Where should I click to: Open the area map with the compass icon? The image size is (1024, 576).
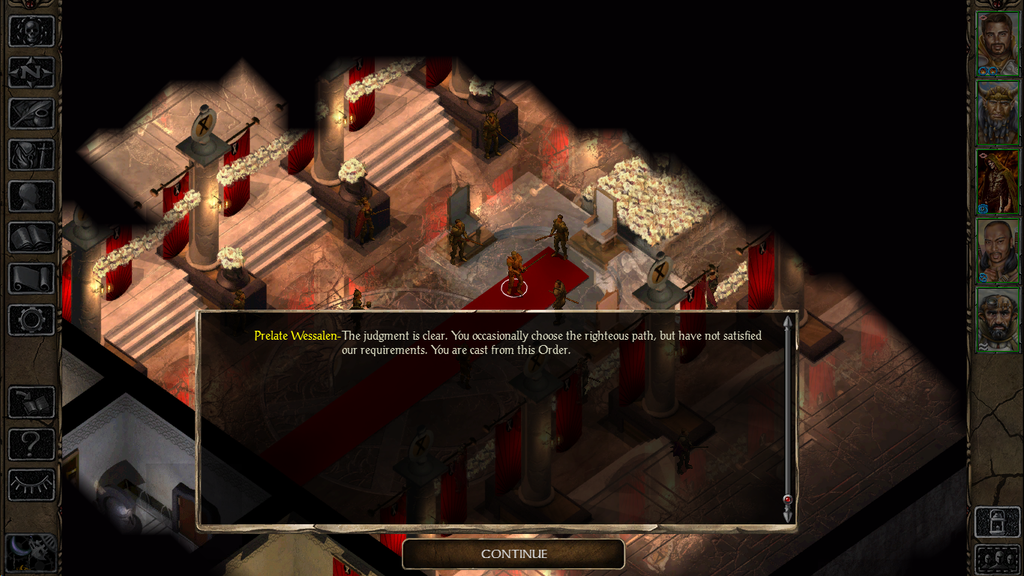[30, 72]
